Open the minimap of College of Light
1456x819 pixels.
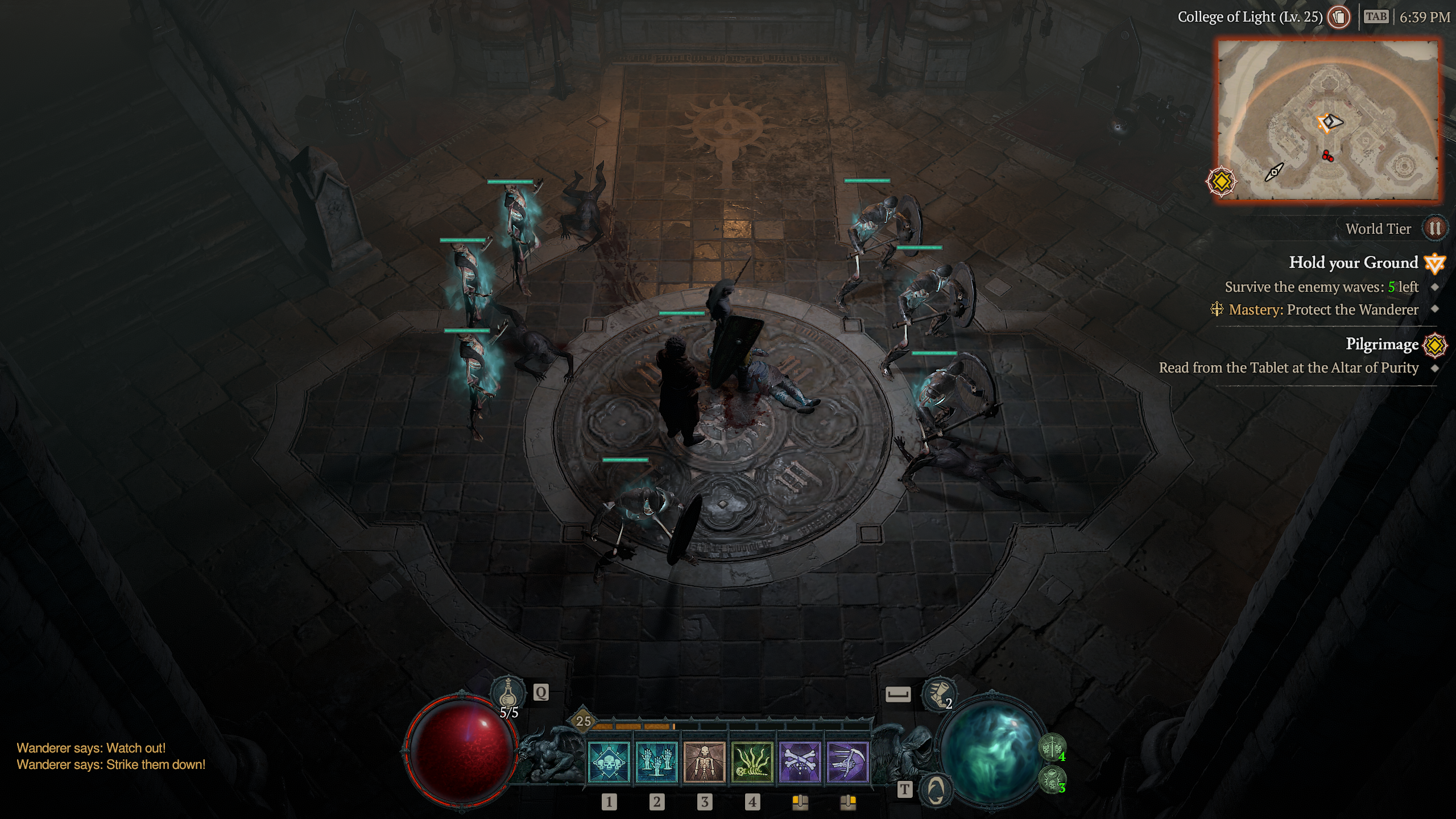coord(1327,119)
